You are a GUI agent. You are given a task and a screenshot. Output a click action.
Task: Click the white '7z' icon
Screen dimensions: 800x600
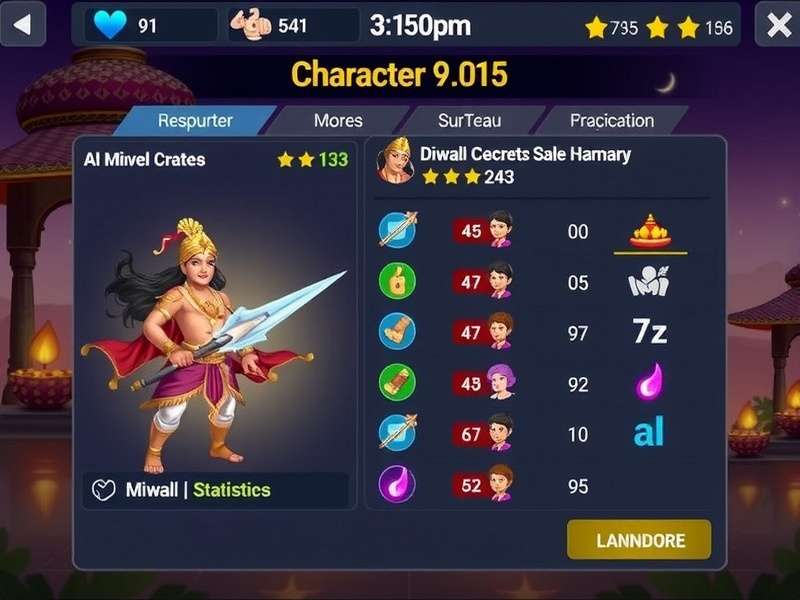tap(650, 332)
